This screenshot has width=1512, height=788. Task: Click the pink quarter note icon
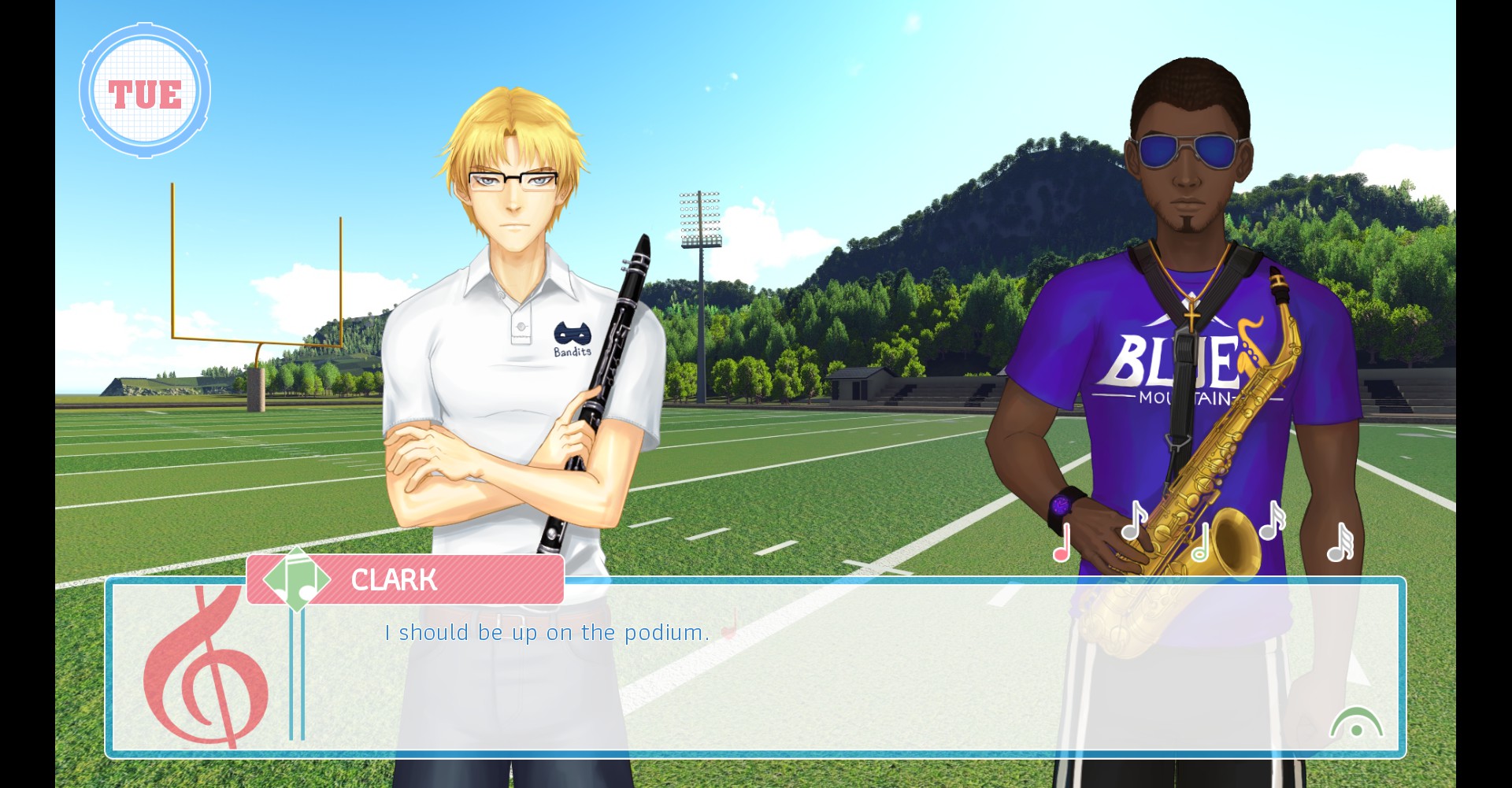tap(1062, 543)
